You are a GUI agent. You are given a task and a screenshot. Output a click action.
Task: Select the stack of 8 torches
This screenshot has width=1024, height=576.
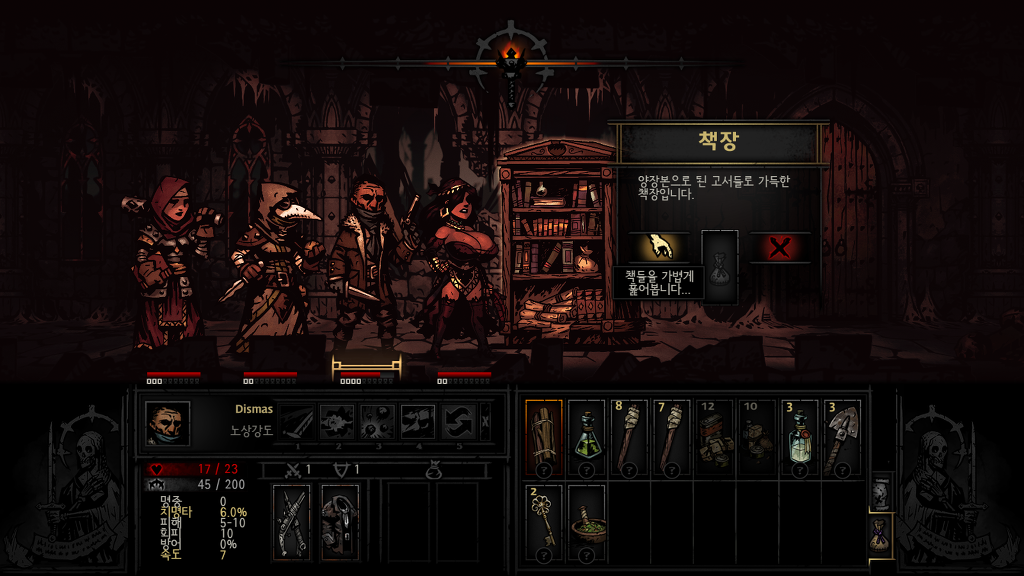tap(630, 438)
